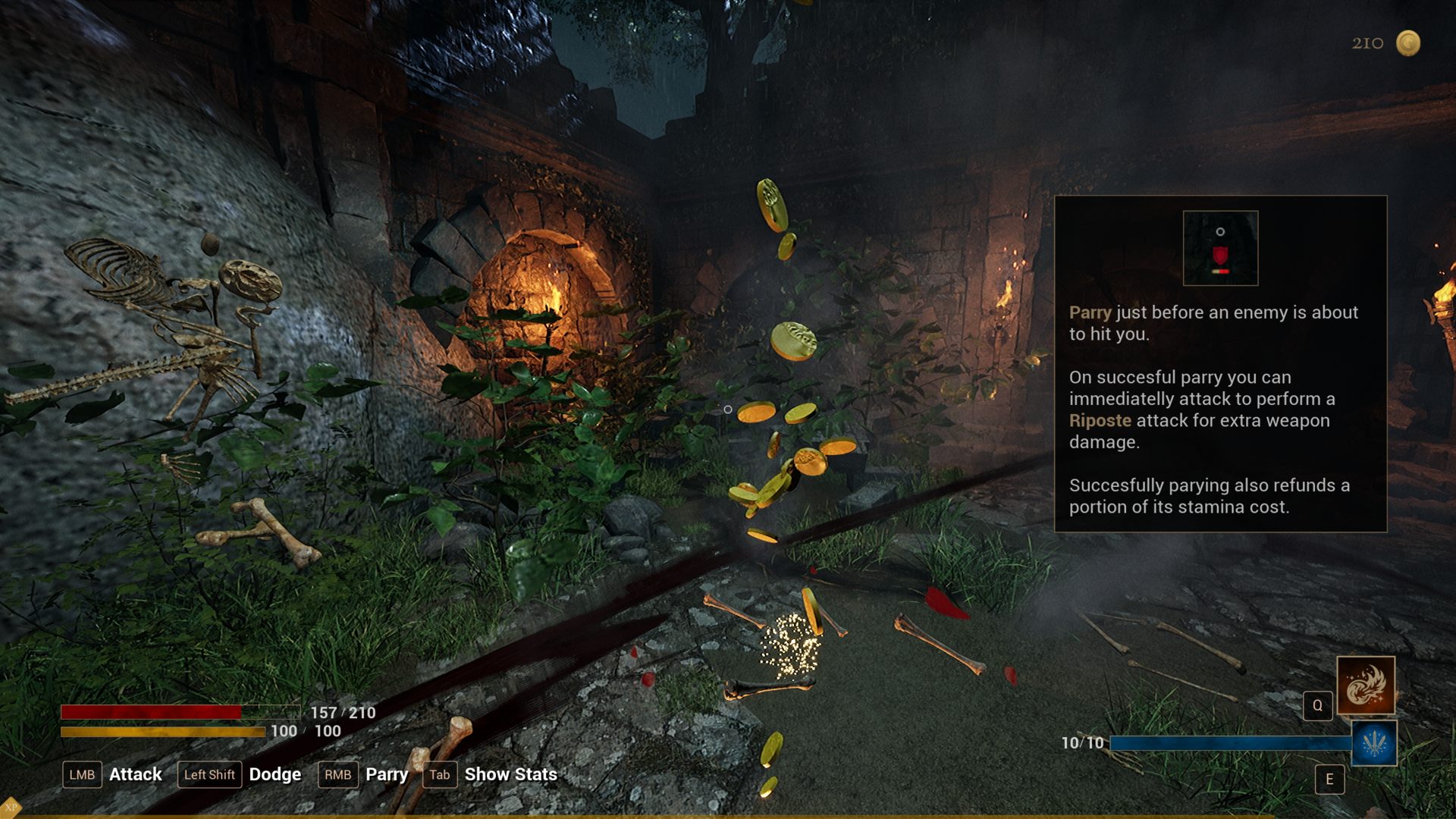Select the blue frost burst ability icon

coord(1374,743)
